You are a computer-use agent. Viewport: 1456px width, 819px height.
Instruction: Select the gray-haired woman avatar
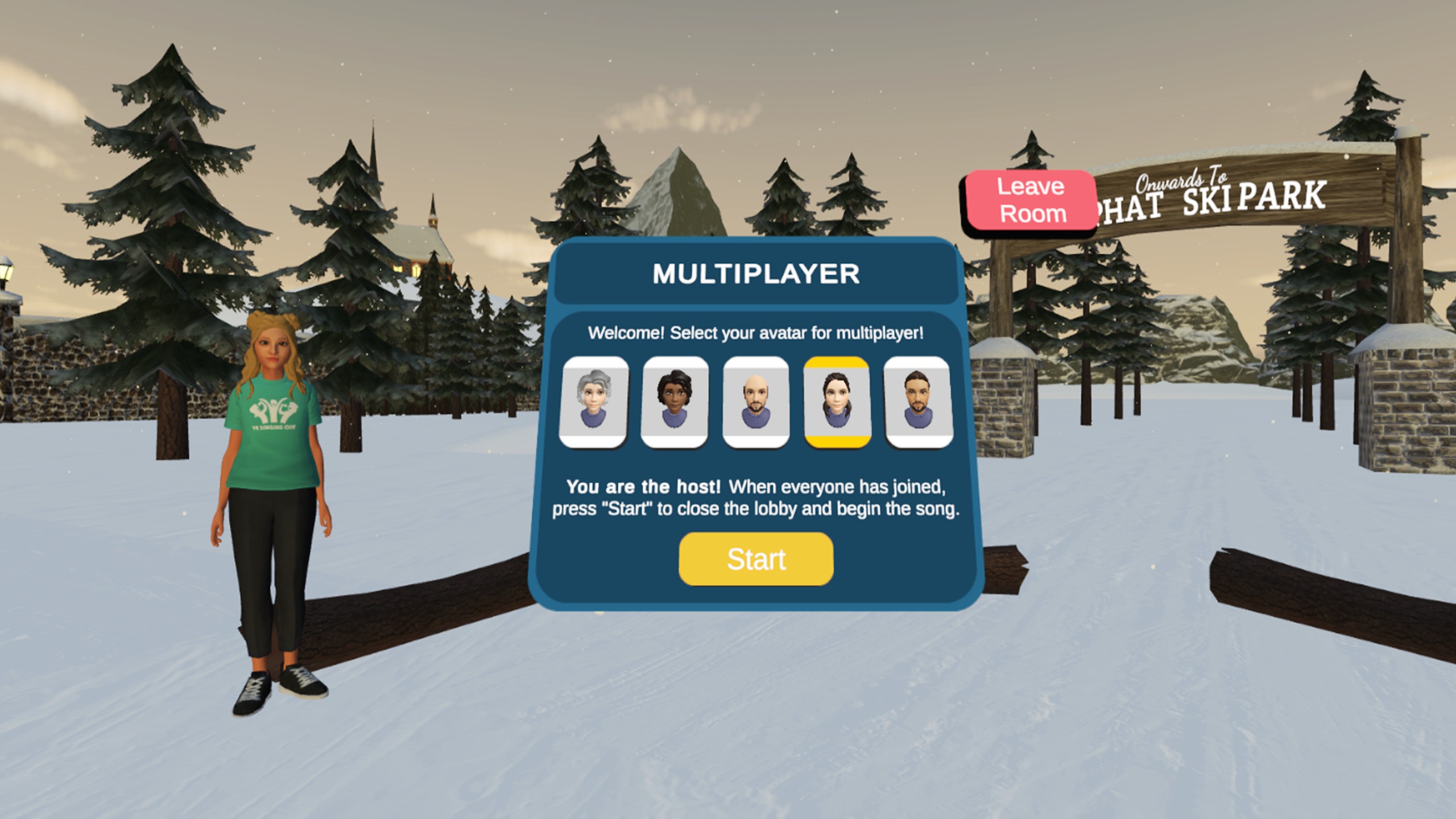(x=594, y=402)
